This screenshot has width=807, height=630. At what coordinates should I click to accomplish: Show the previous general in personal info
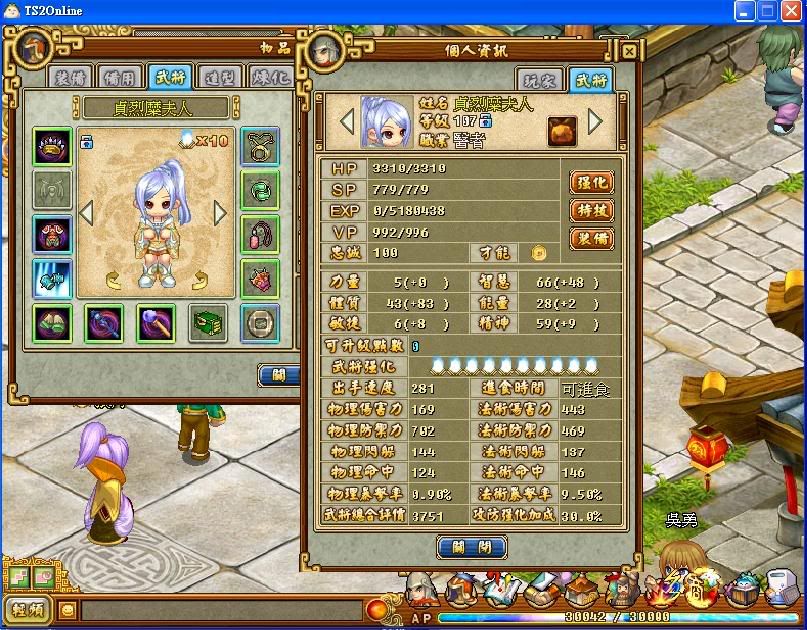click(x=348, y=121)
